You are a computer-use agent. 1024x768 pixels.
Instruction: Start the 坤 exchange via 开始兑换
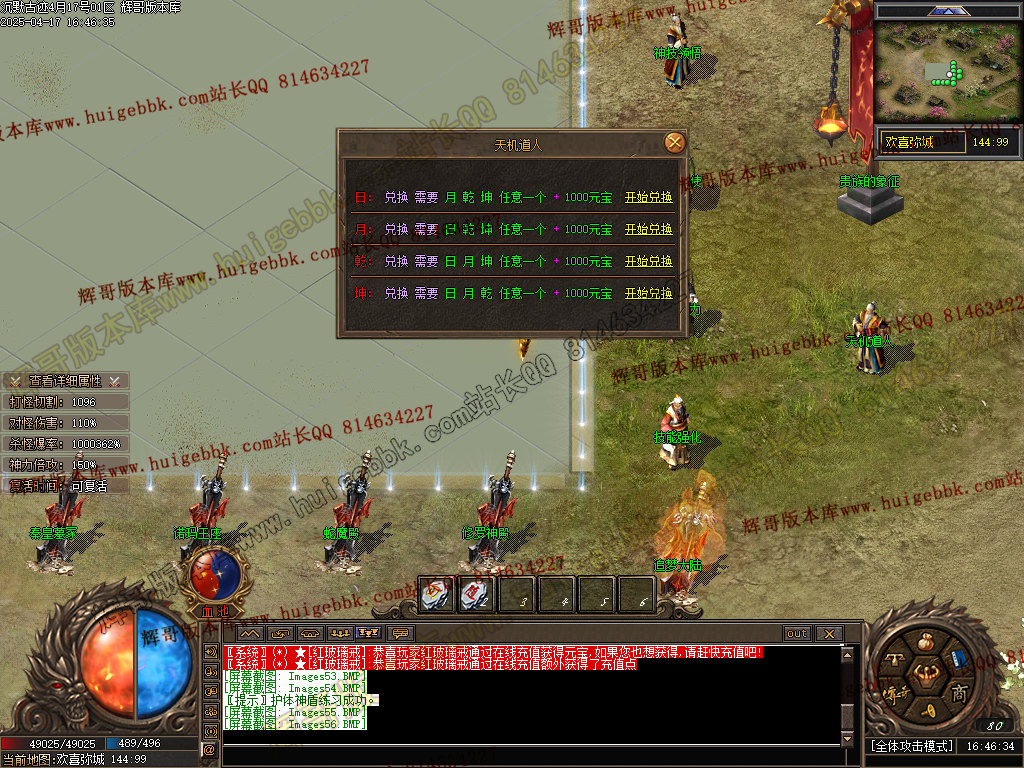pos(648,294)
